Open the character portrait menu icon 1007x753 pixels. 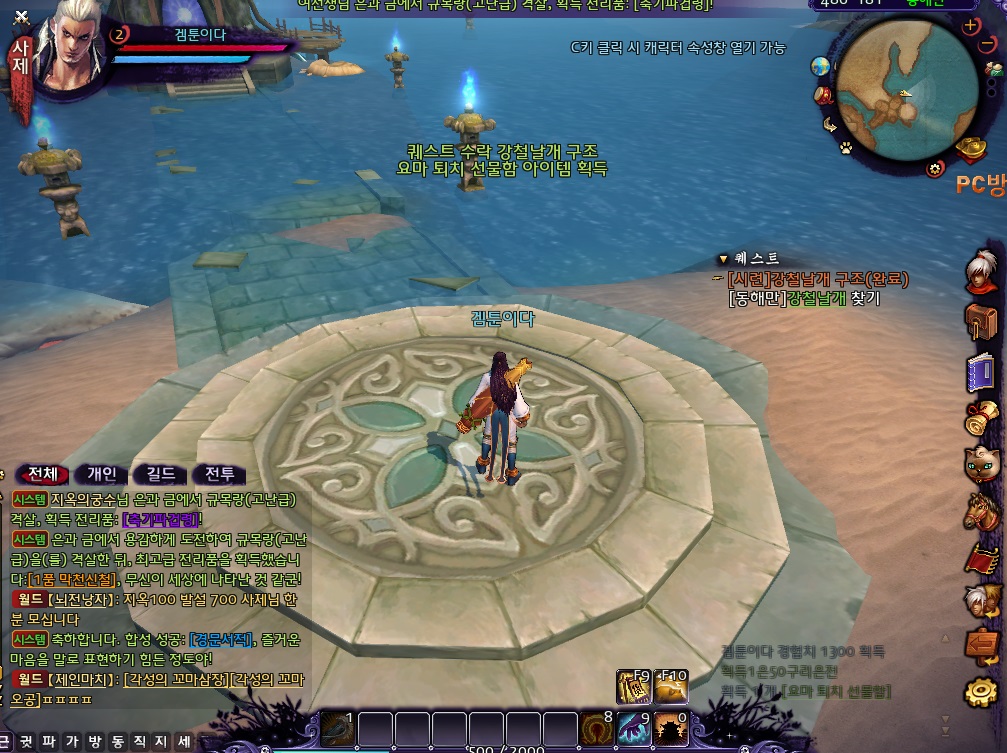click(x=982, y=268)
